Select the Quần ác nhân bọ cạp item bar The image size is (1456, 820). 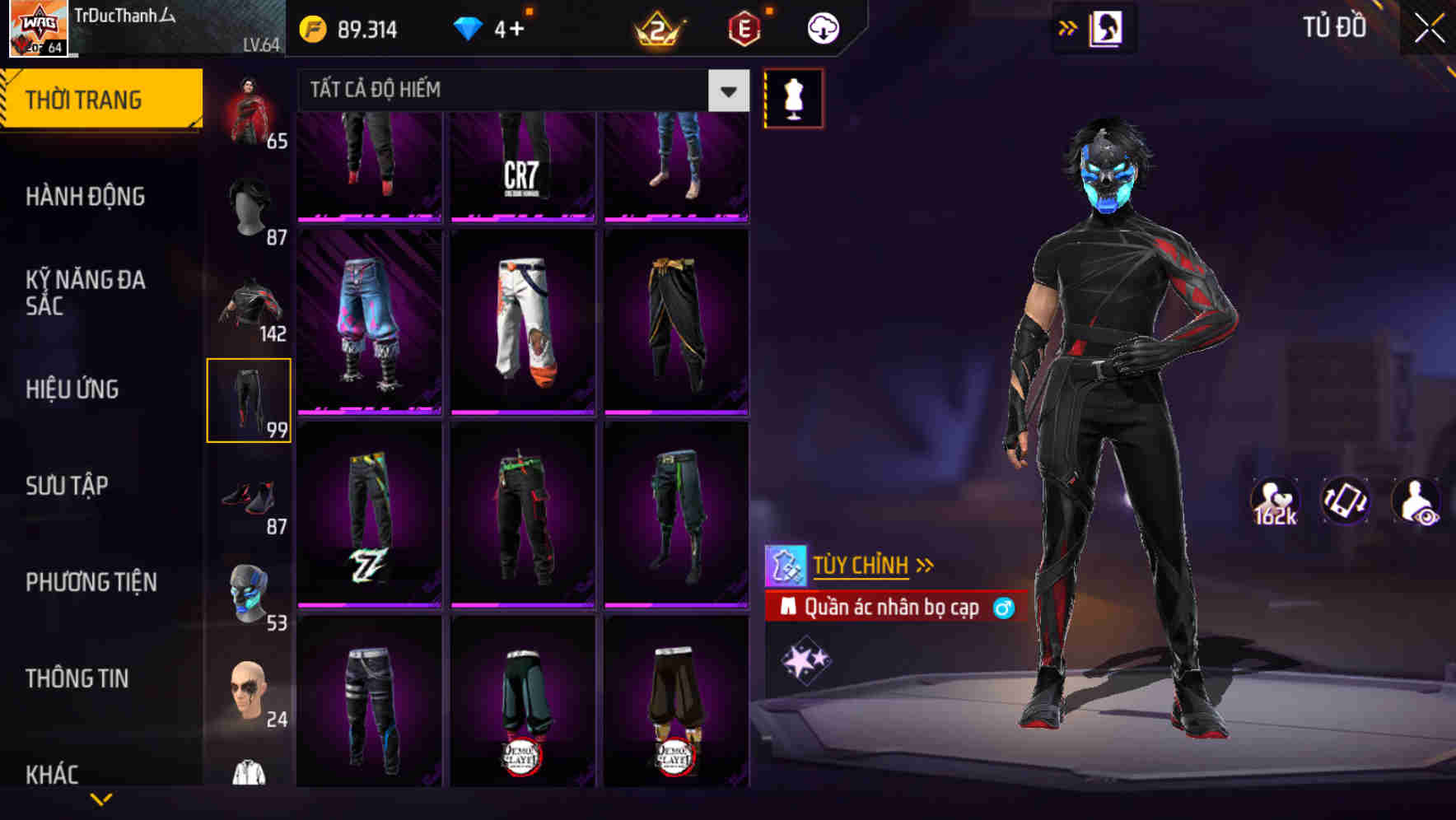(x=889, y=608)
